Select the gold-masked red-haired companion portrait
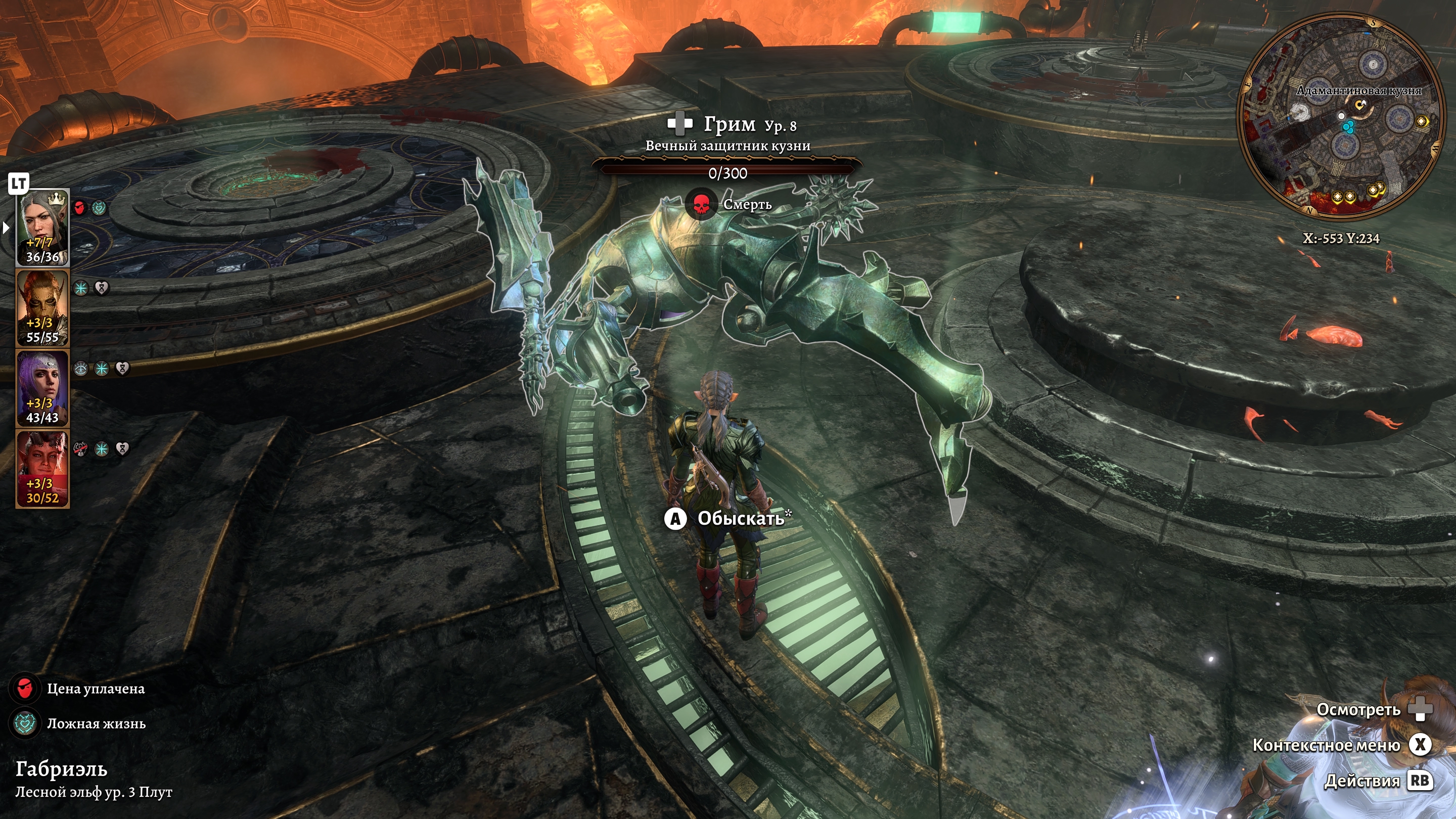Image resolution: width=1456 pixels, height=819 pixels. [42, 307]
